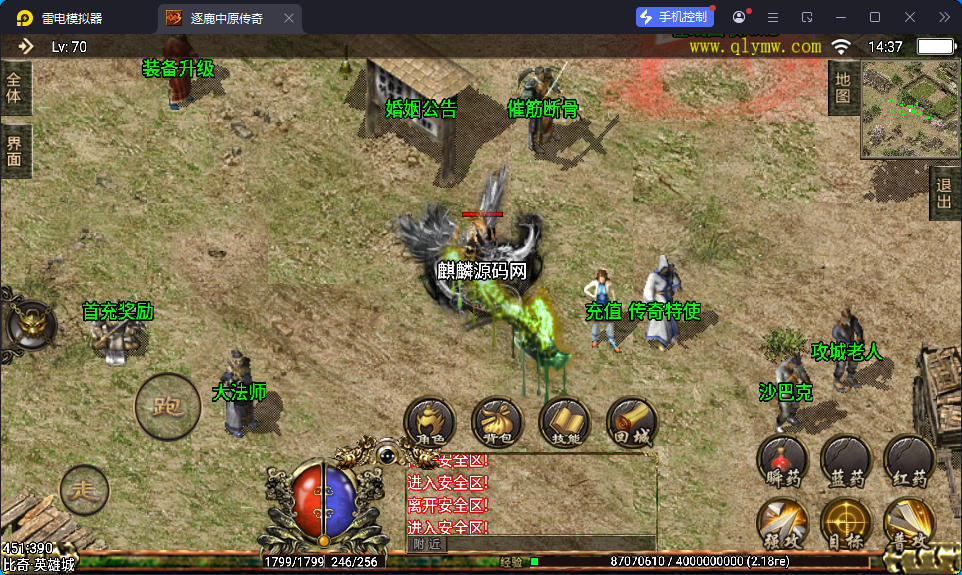Image resolution: width=962 pixels, height=575 pixels.
Task: Show the 技能 skills book
Action: click(564, 422)
